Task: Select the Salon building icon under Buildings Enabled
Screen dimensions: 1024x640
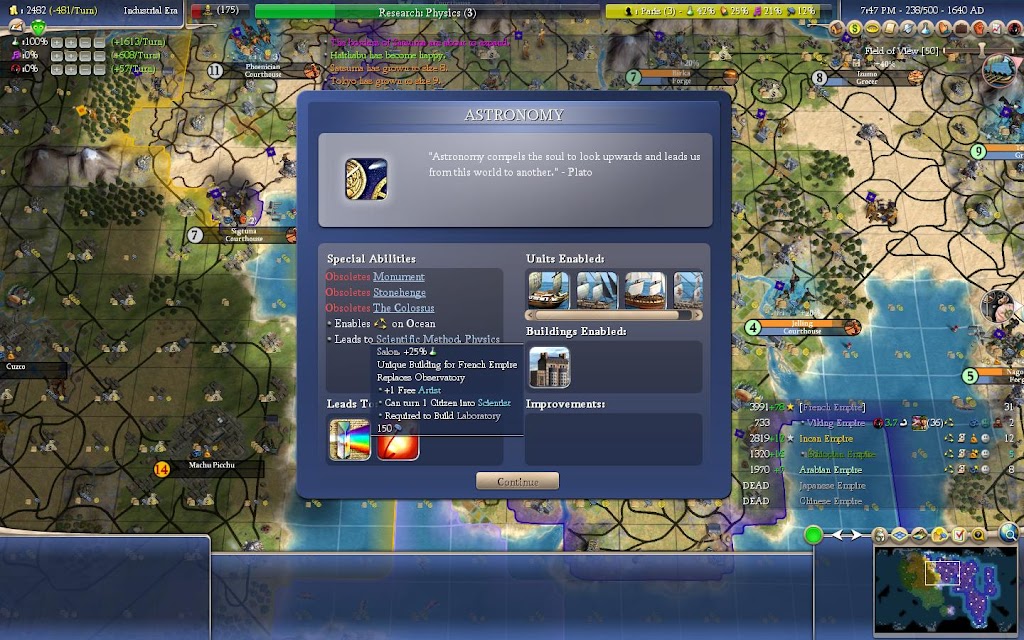Action: [549, 367]
